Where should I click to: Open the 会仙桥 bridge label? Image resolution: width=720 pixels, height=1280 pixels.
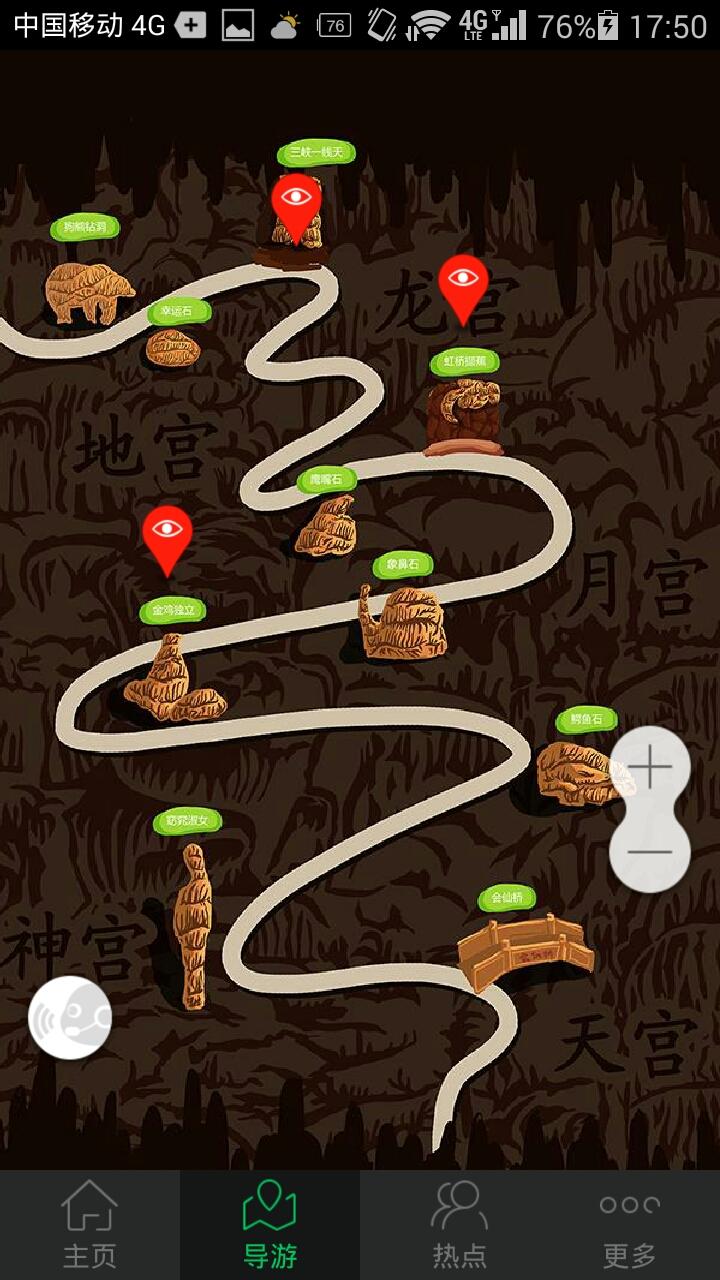click(x=507, y=898)
